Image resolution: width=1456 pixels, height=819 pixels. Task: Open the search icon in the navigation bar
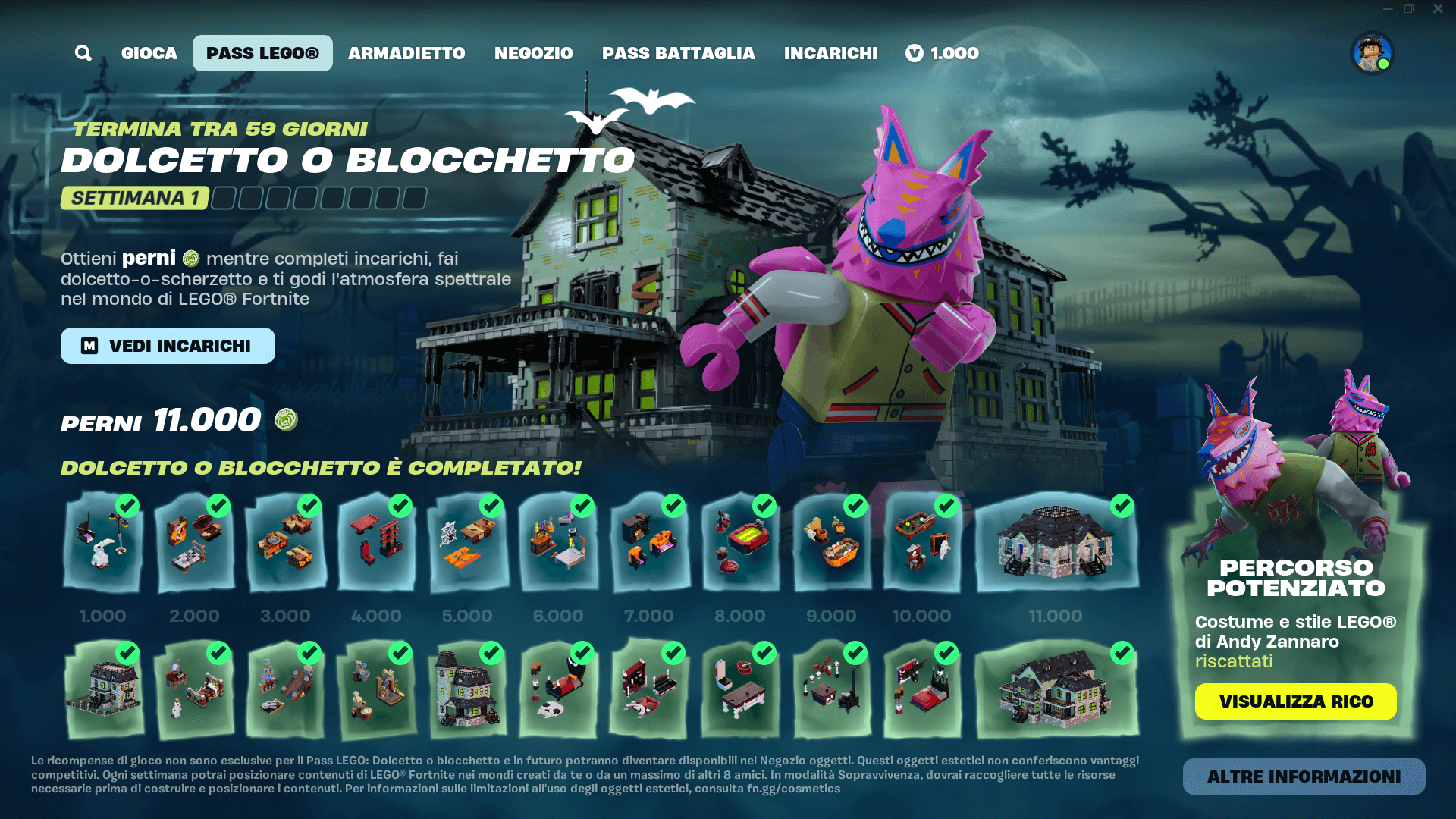point(83,53)
